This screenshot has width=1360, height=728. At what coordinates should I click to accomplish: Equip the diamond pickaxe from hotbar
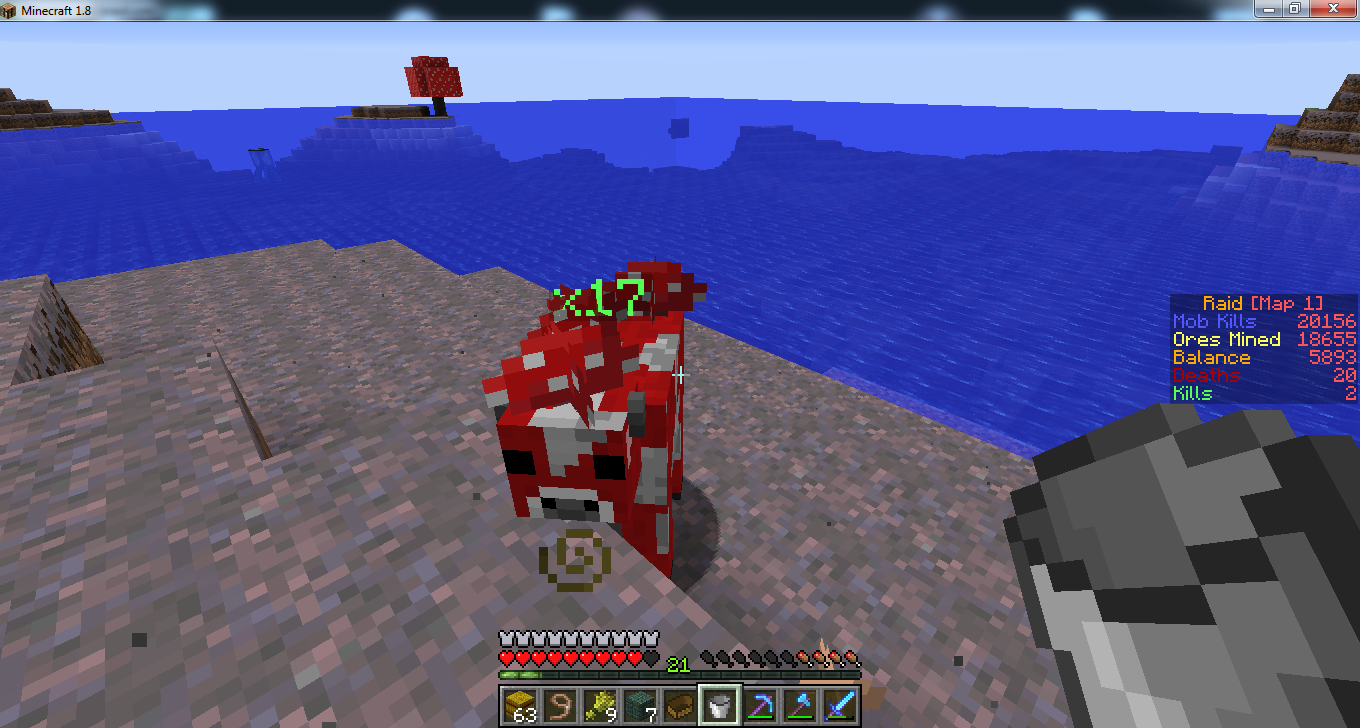pos(760,704)
